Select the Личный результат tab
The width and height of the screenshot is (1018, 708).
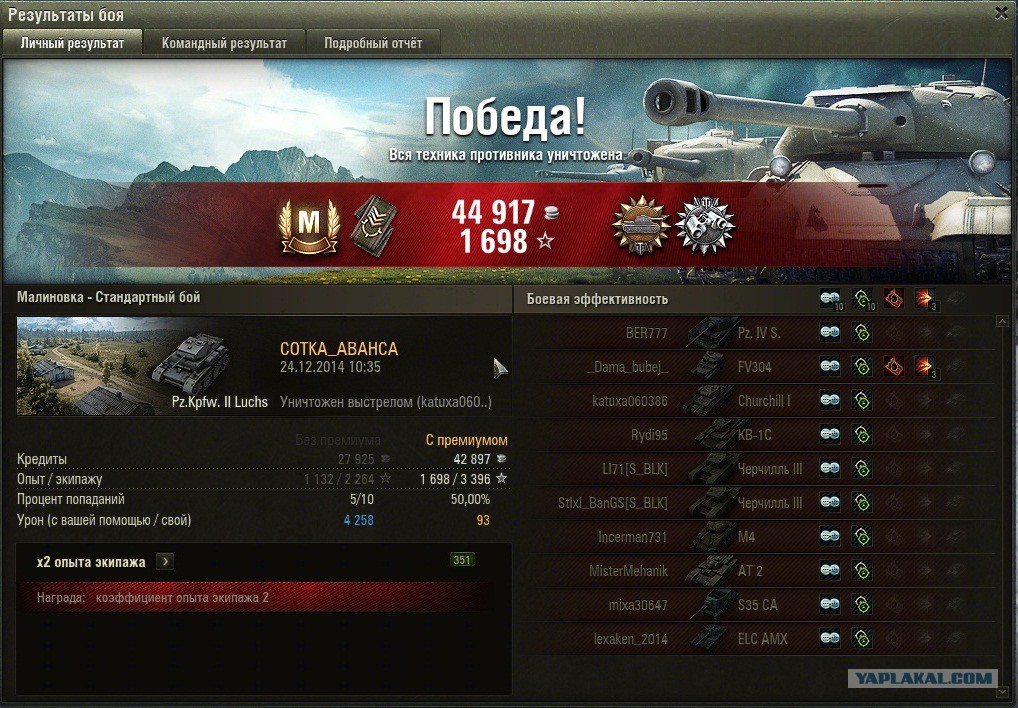pyautogui.click(x=72, y=43)
